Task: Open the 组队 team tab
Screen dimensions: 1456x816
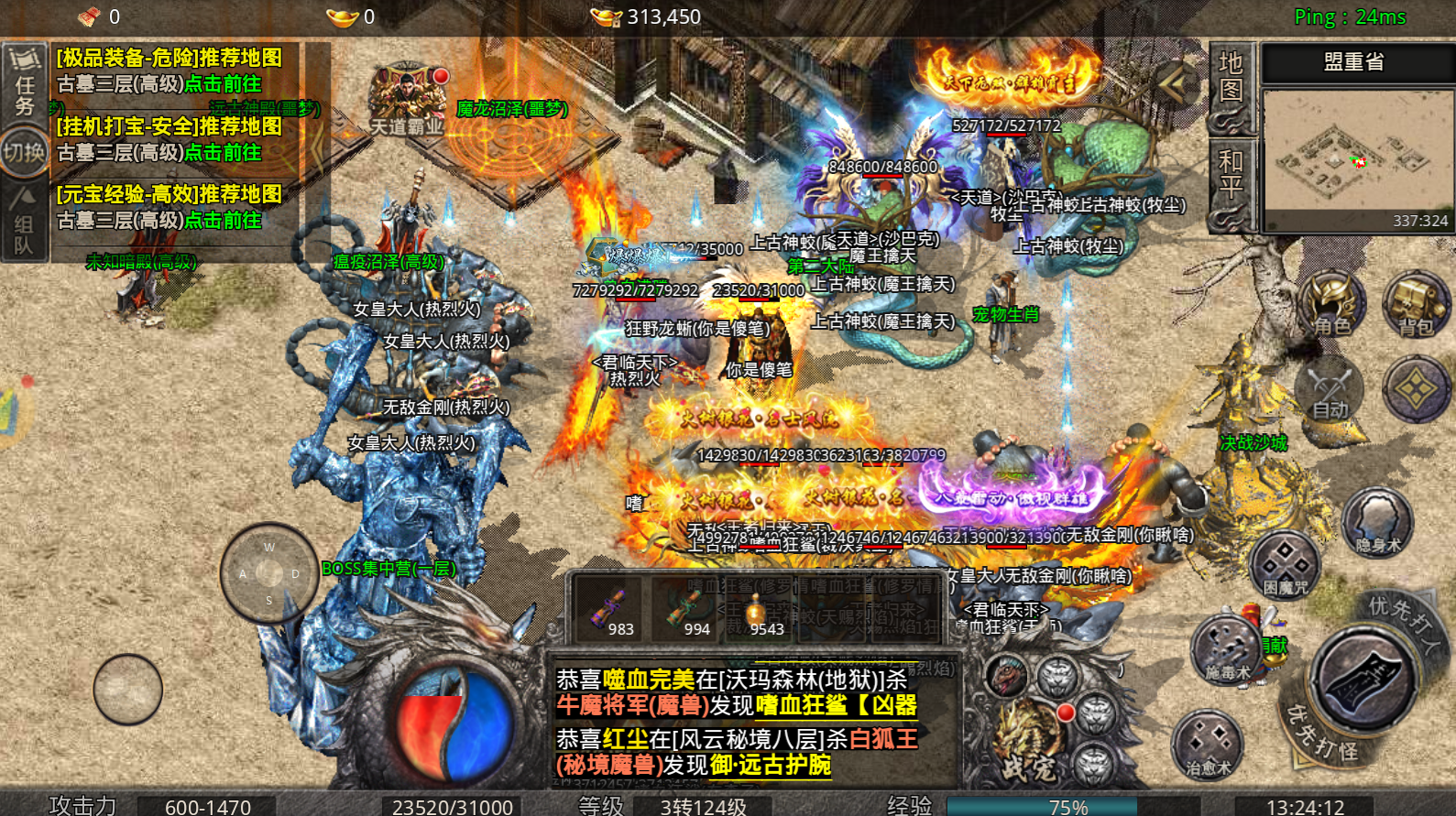Action: tap(24, 223)
